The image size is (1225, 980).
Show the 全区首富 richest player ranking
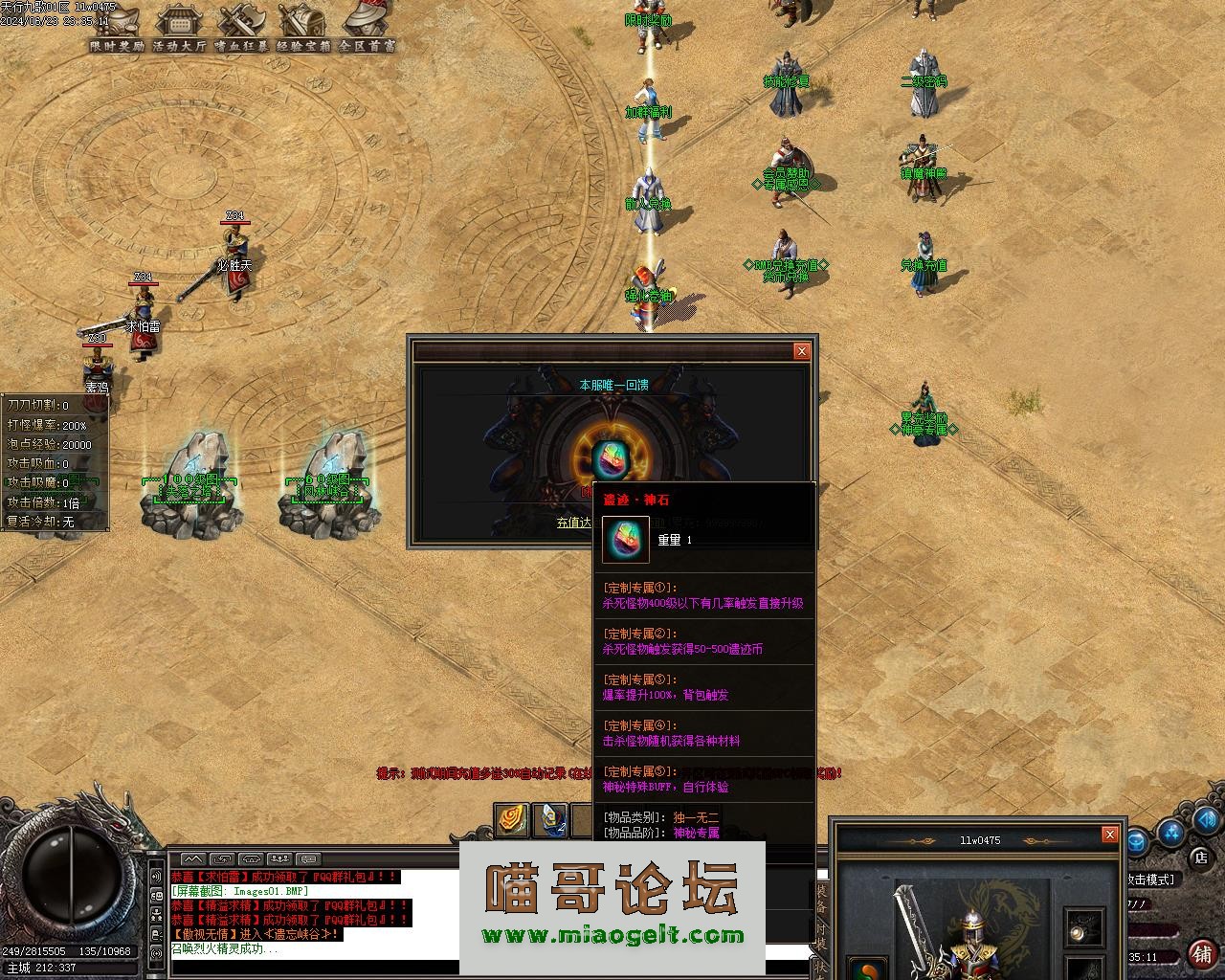point(367,23)
